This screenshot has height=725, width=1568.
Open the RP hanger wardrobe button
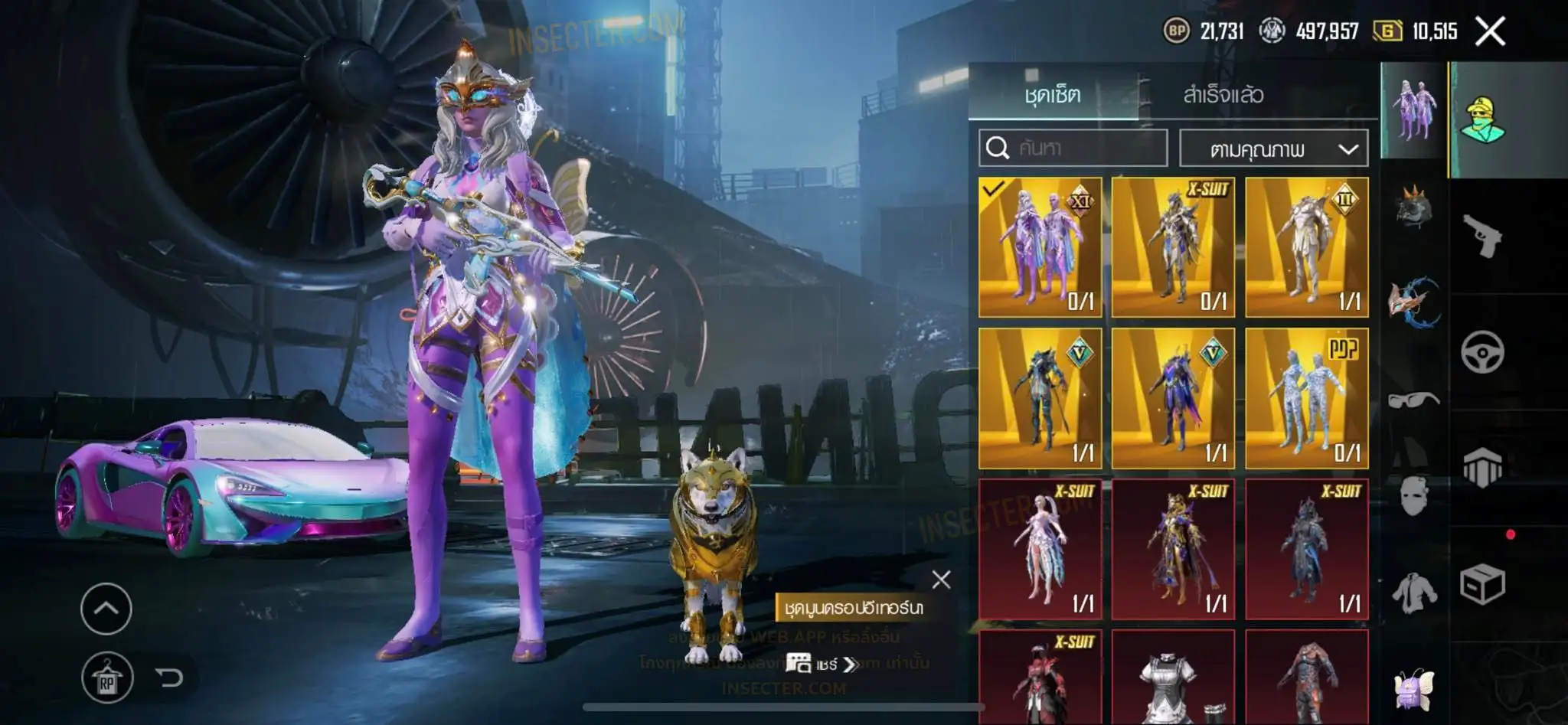pos(107,678)
